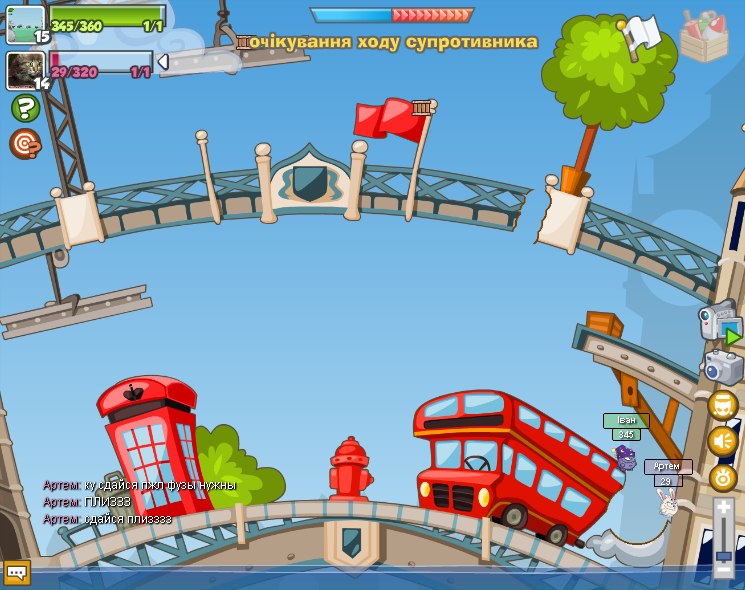This screenshot has height=590, width=745.
Task: Click the round cat face button
Action: point(722,405)
